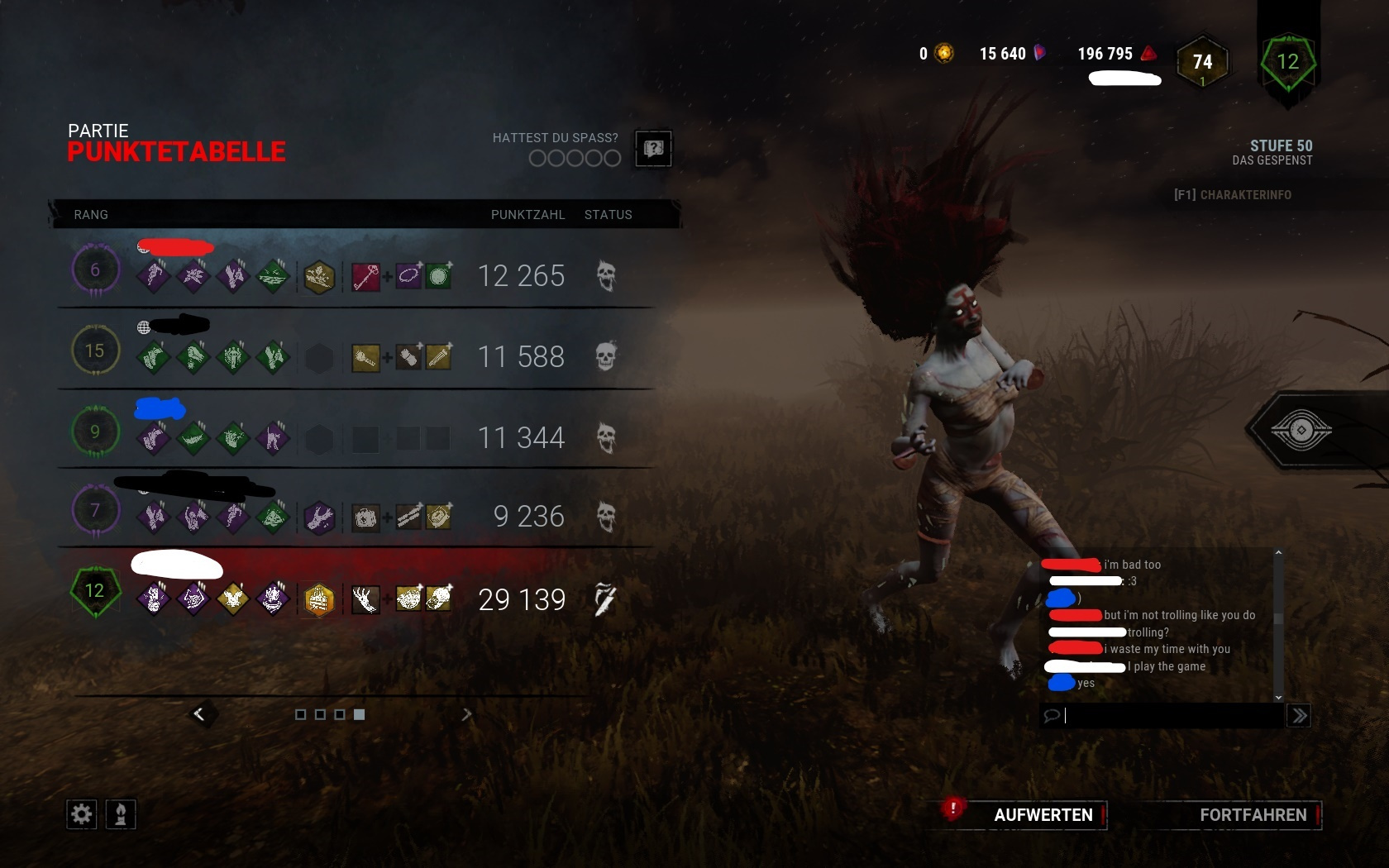Open Charakterinfo via the F1 label
The image size is (1389, 868).
point(1231,195)
